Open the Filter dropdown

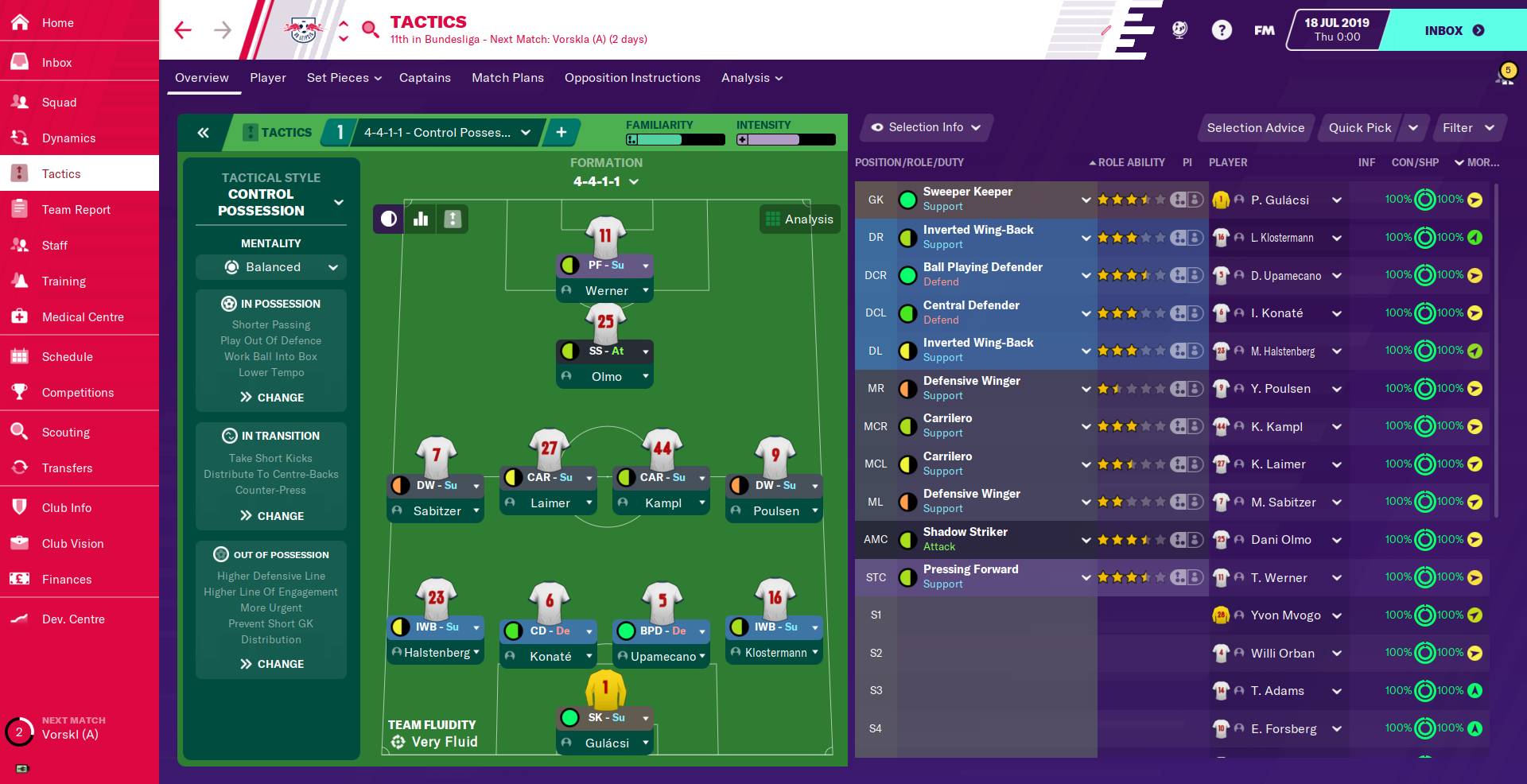pyautogui.click(x=1468, y=128)
